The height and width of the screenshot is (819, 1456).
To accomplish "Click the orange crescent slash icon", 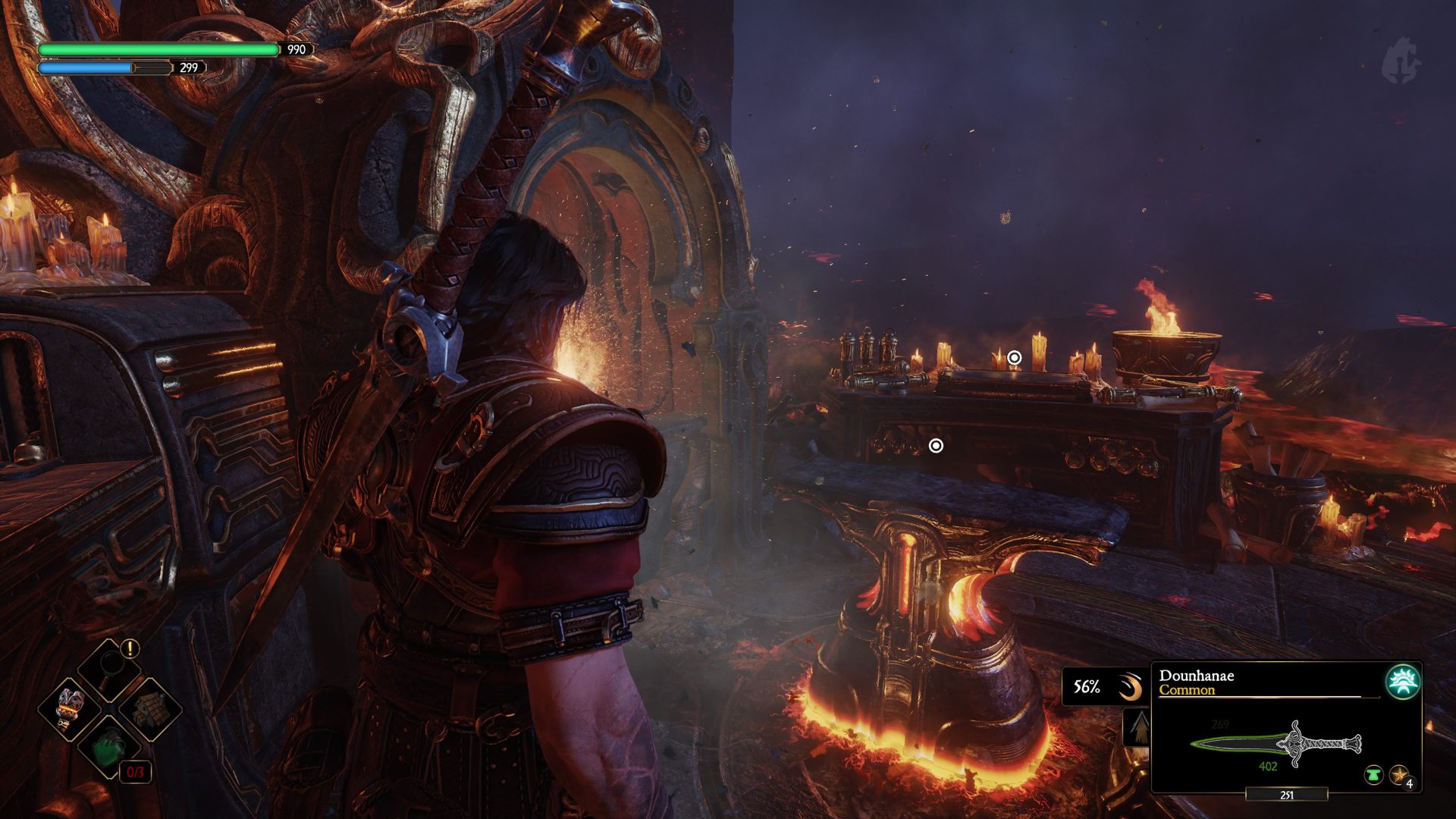I will 1130,688.
